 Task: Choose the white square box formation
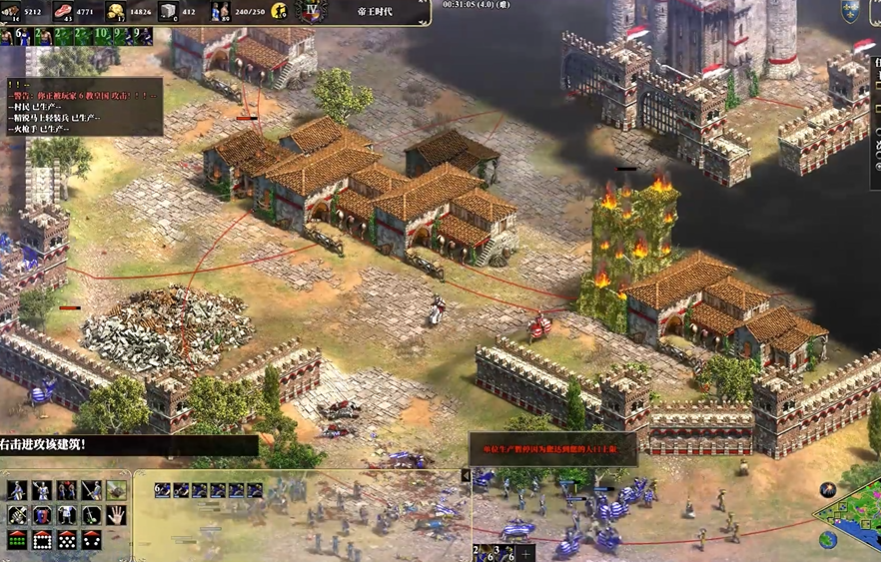pyautogui.click(x=42, y=541)
